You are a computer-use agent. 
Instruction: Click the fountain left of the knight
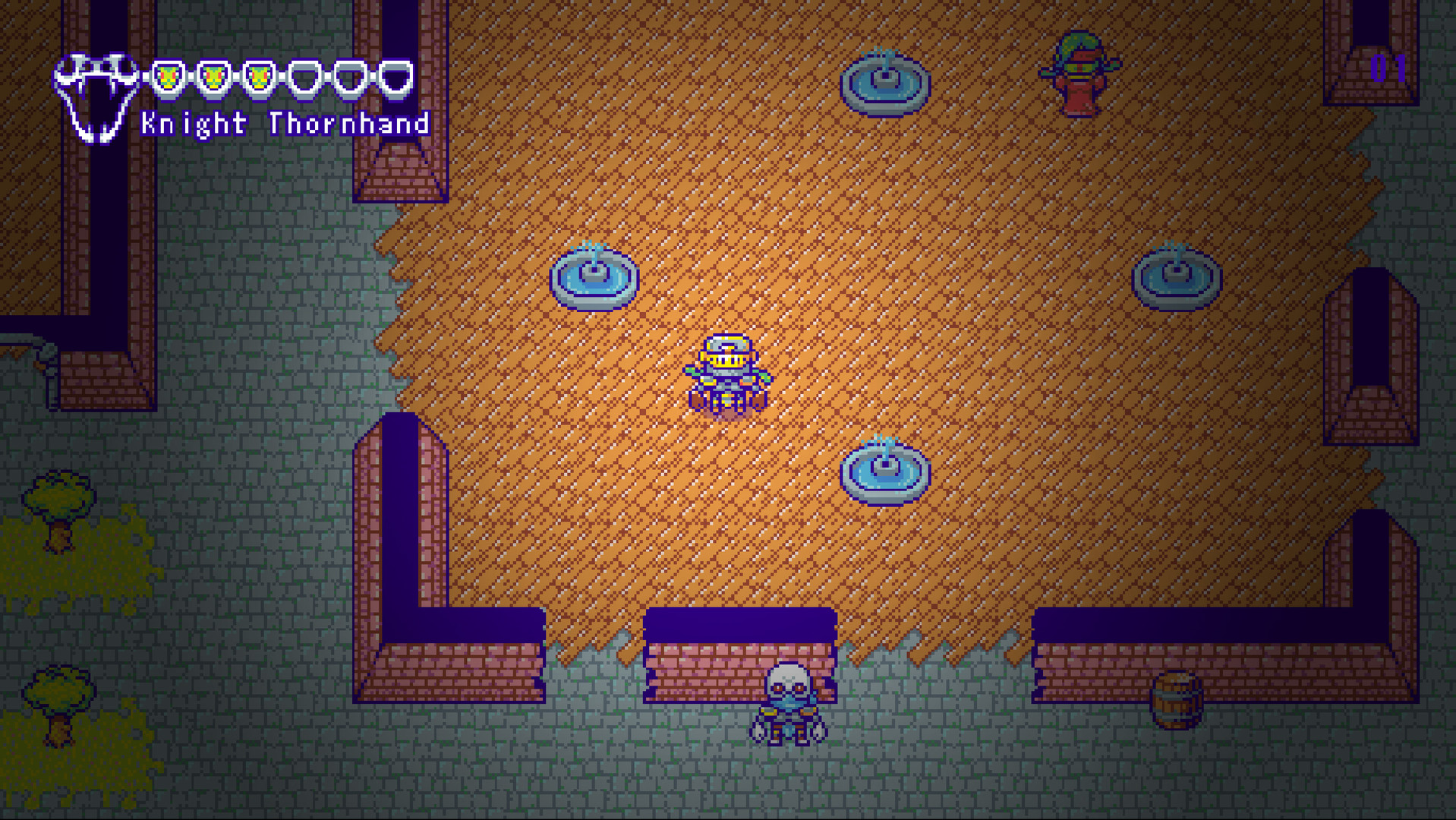(592, 281)
